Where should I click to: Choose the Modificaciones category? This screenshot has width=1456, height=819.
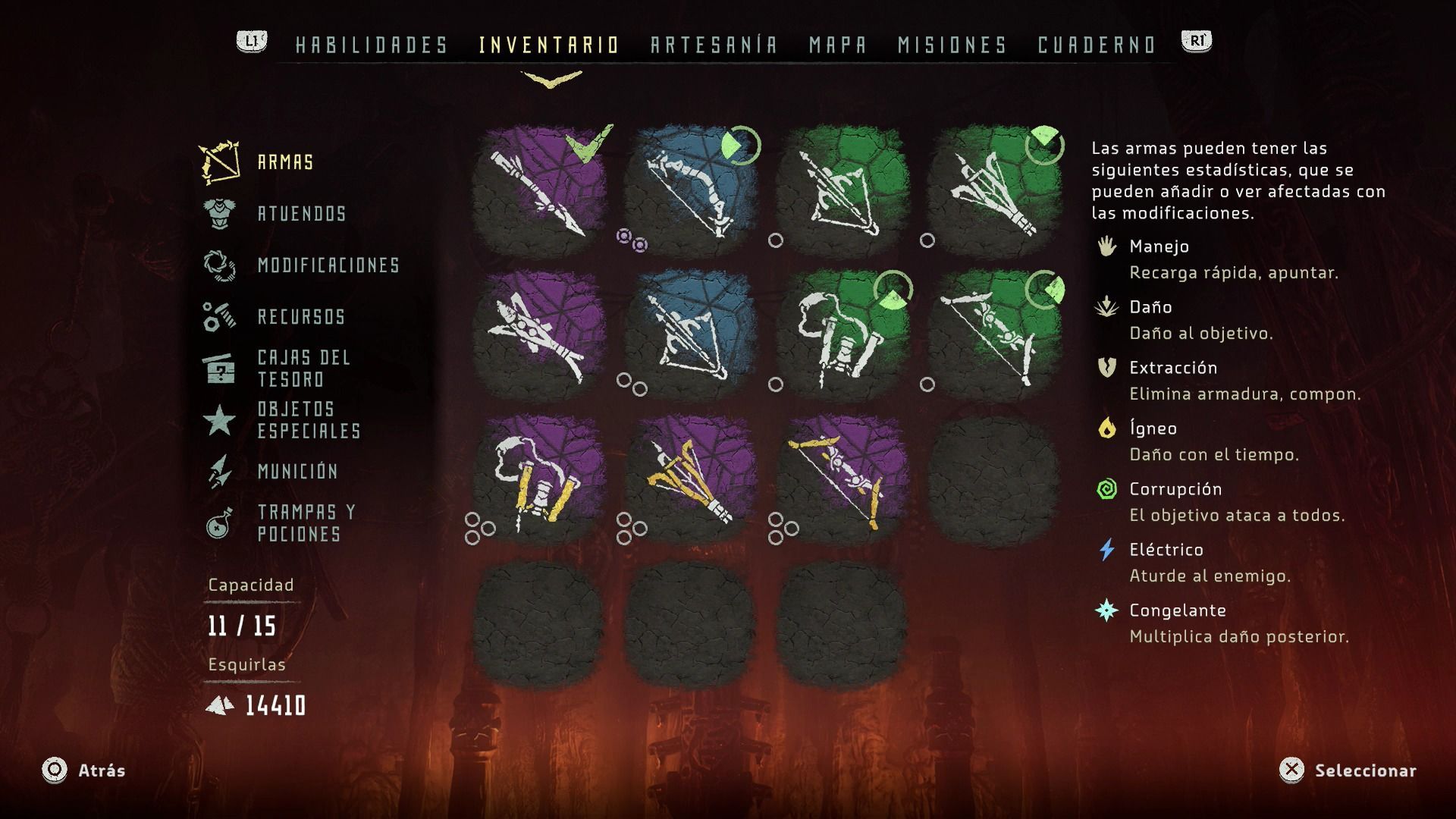[328, 265]
